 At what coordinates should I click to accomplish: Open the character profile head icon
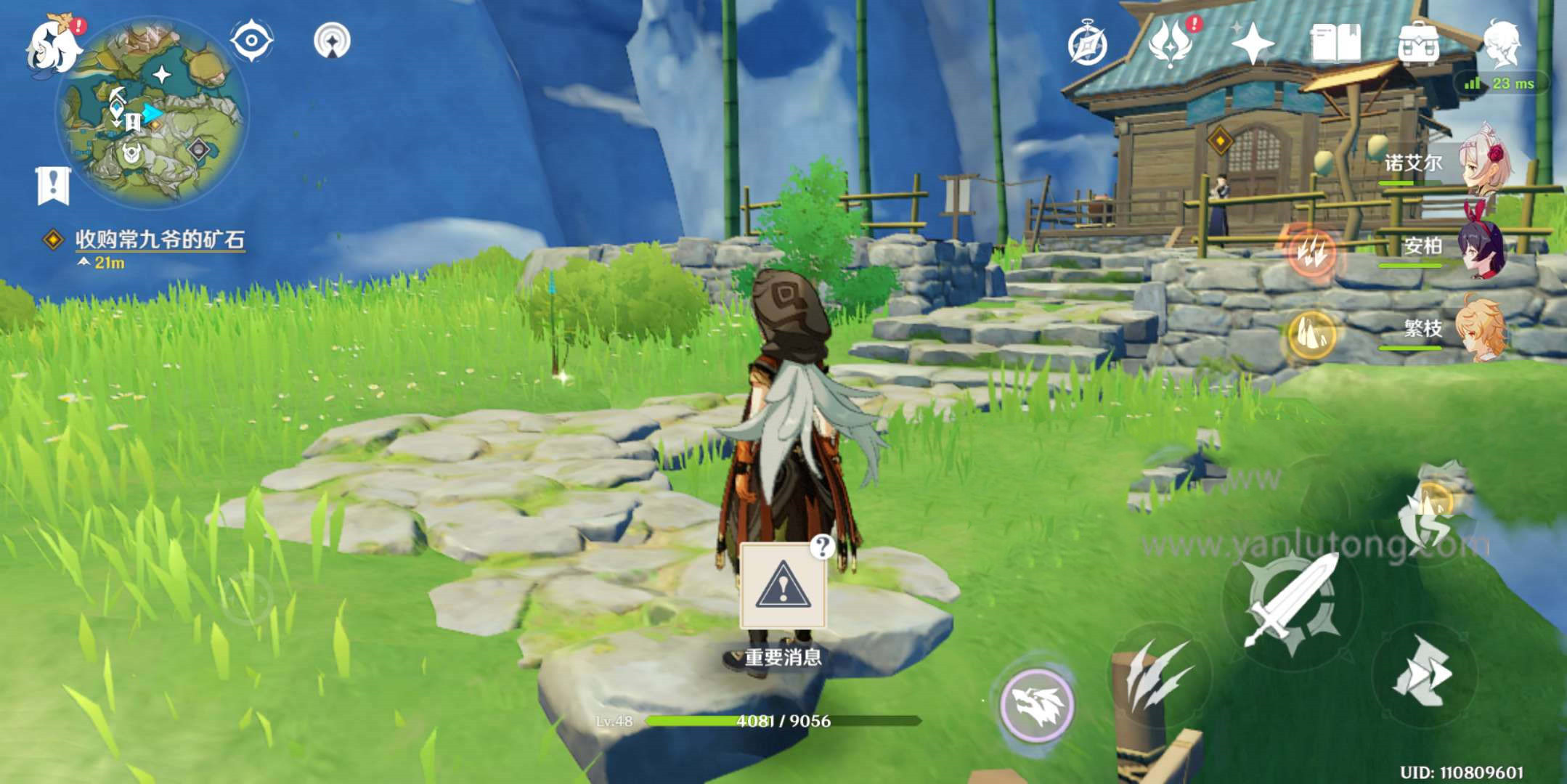click(x=1501, y=44)
